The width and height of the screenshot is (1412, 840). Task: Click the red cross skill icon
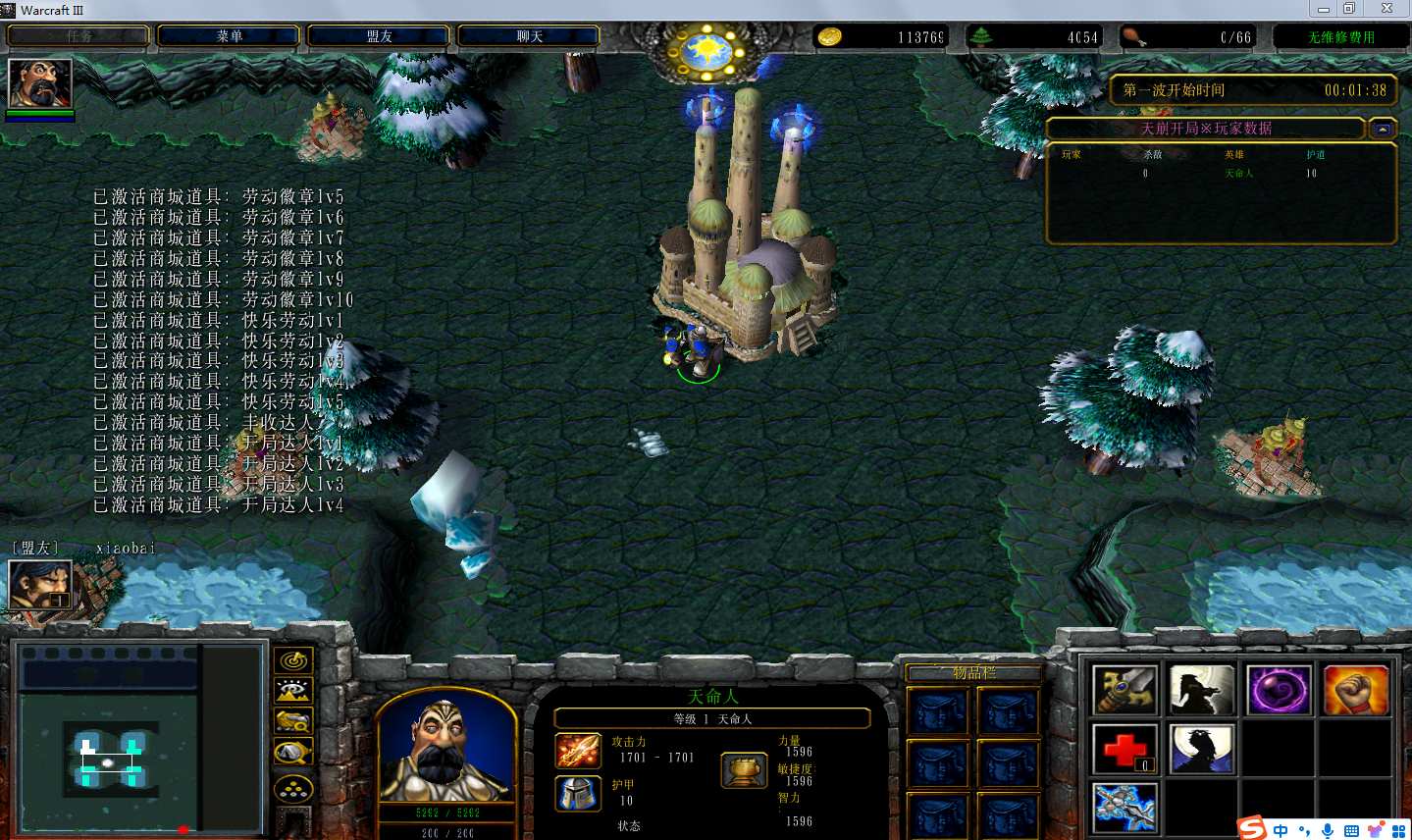(x=1124, y=749)
